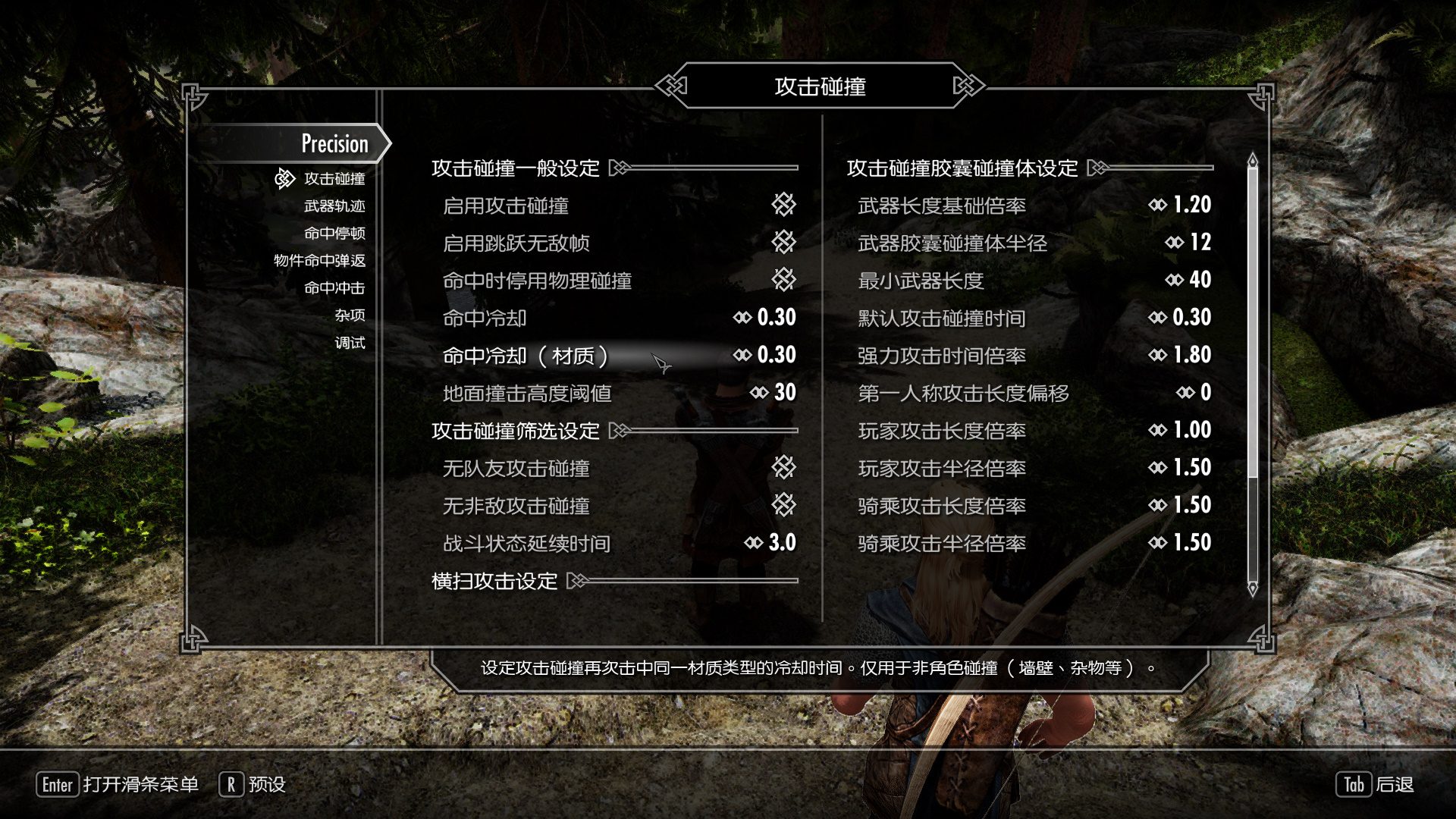This screenshot has width=1456, height=819.
Task: Toggle 启用跳跃无敌帧 setting
Action: tap(783, 243)
